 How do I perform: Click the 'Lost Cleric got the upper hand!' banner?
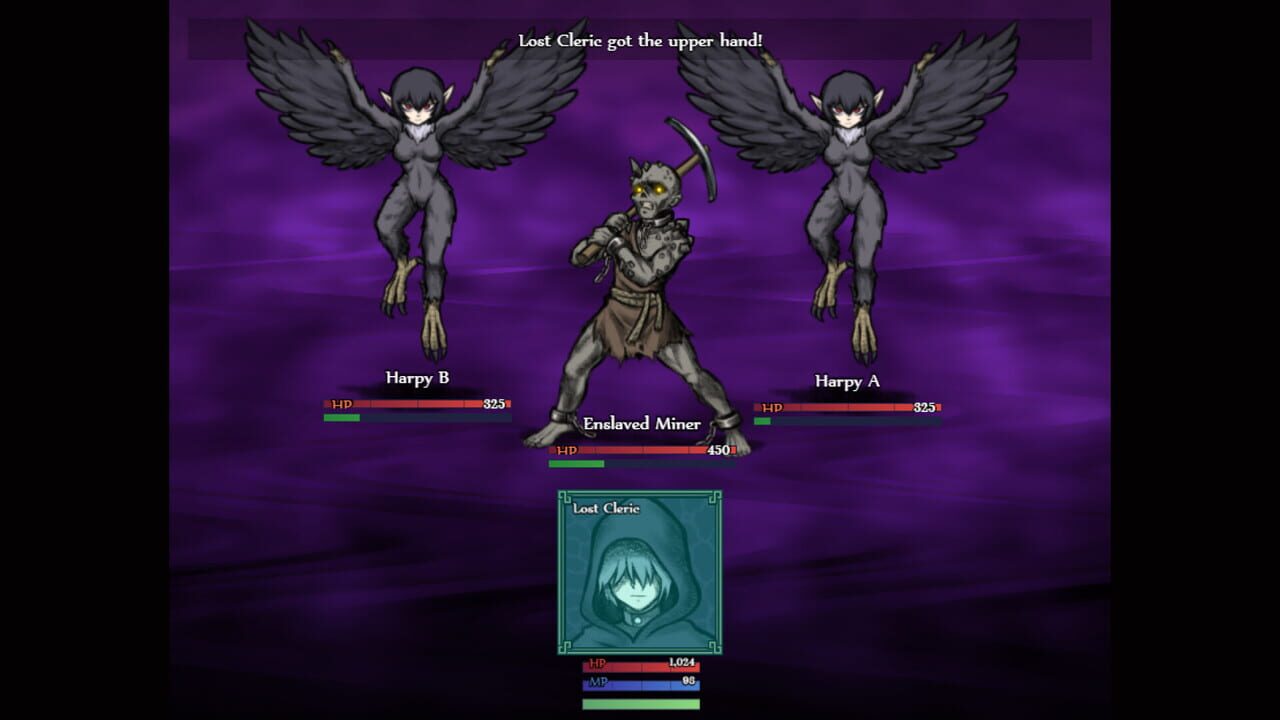tap(638, 41)
